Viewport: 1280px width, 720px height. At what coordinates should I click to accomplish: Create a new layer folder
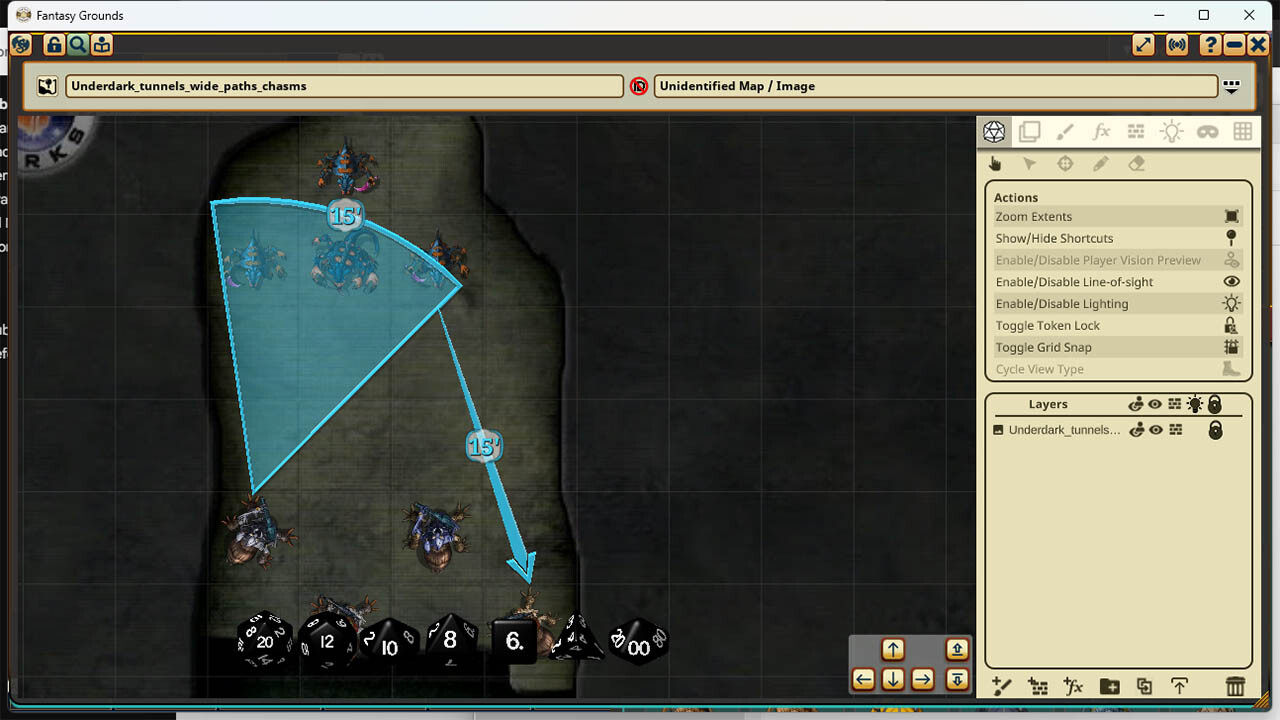pyautogui.click(x=1109, y=686)
